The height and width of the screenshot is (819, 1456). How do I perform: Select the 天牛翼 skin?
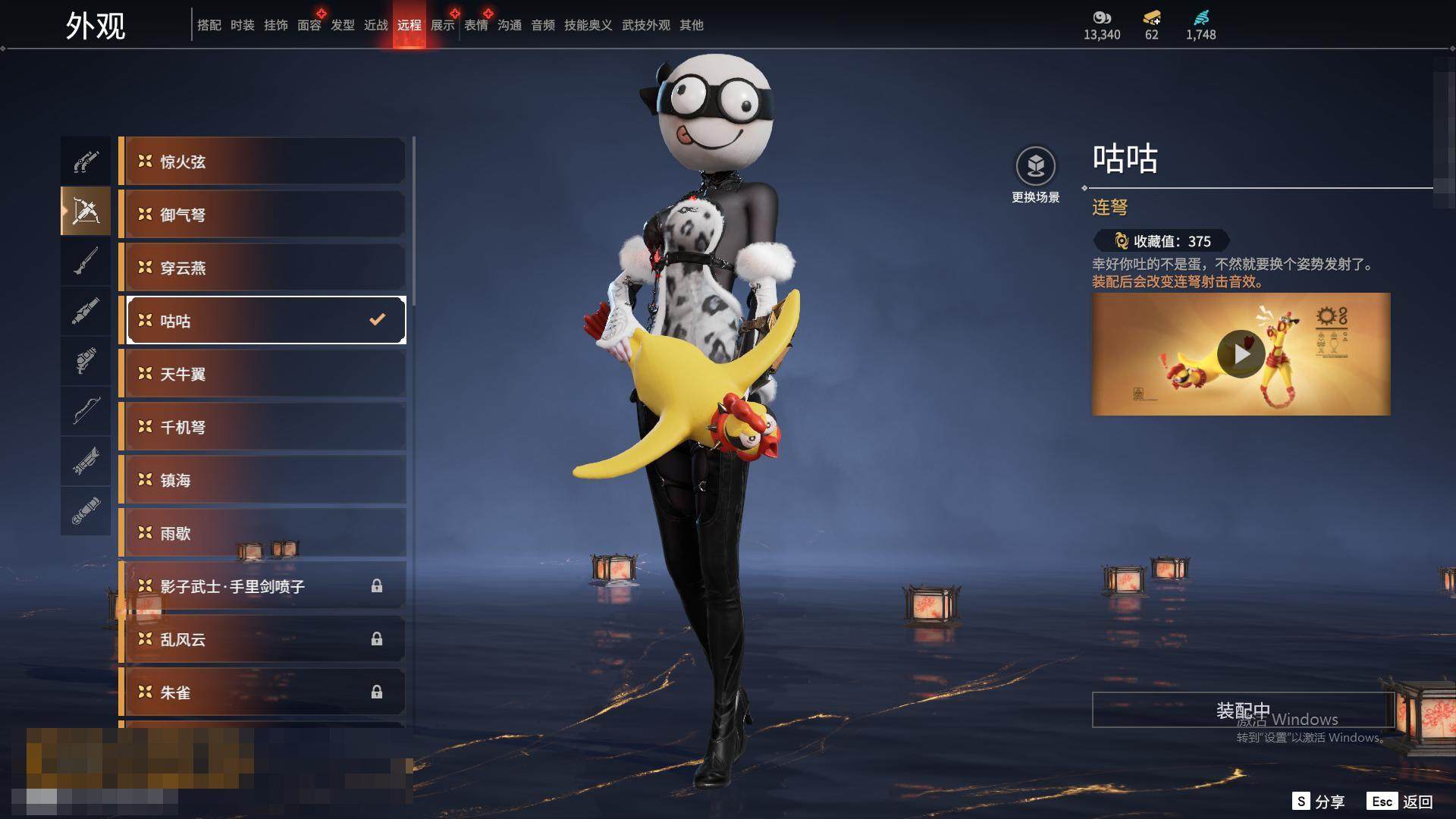(262, 374)
